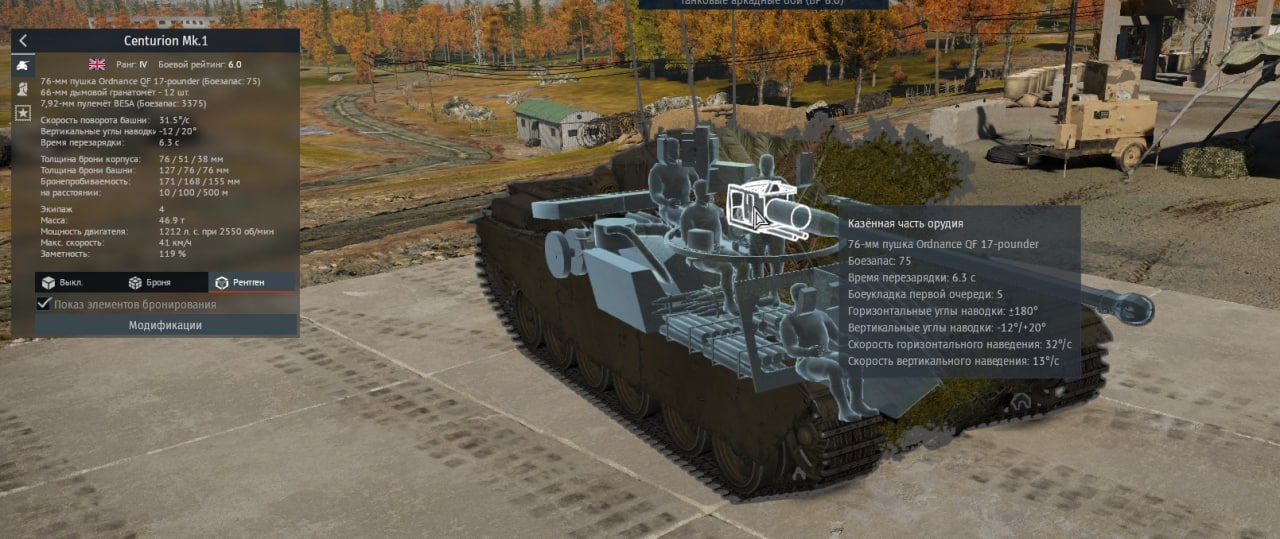
Task: Open the tank icon side tab
Action: tap(21, 65)
